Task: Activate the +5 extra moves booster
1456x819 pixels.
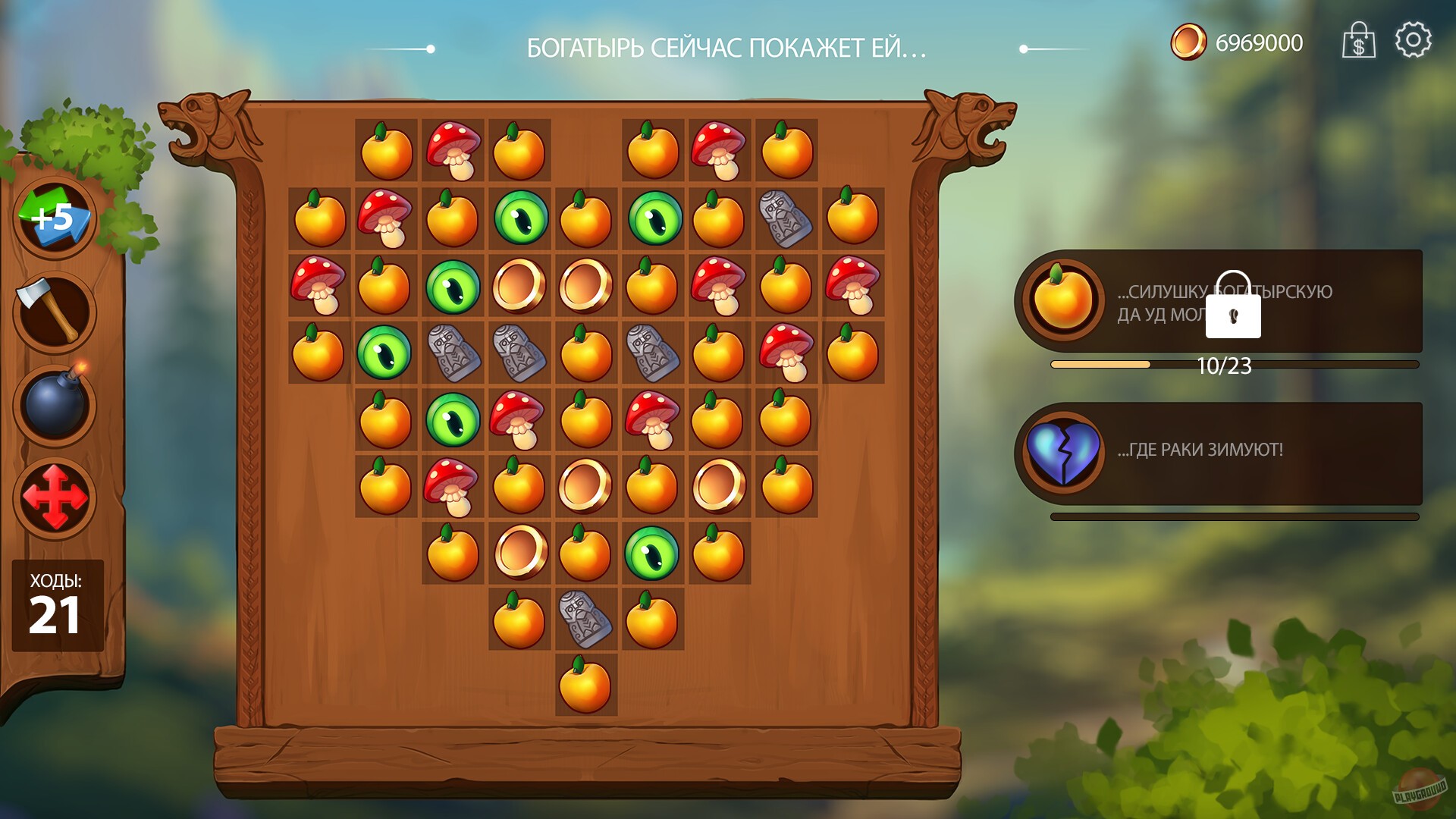Action: 55,216
